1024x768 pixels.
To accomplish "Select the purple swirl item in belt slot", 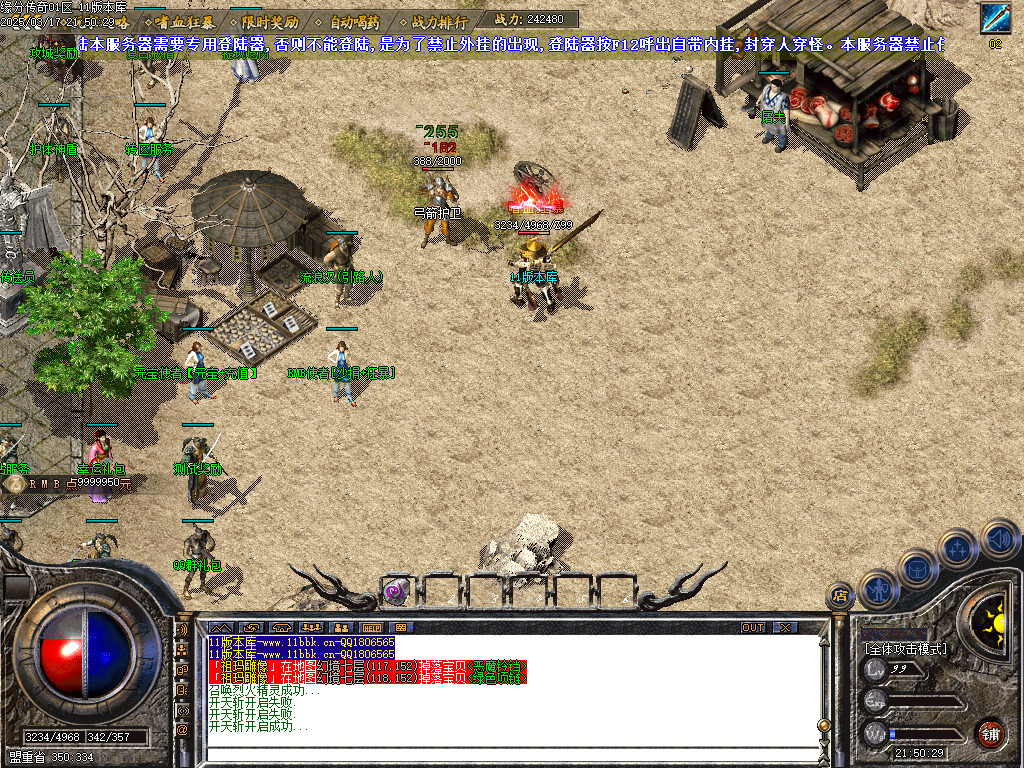I will click(x=397, y=591).
